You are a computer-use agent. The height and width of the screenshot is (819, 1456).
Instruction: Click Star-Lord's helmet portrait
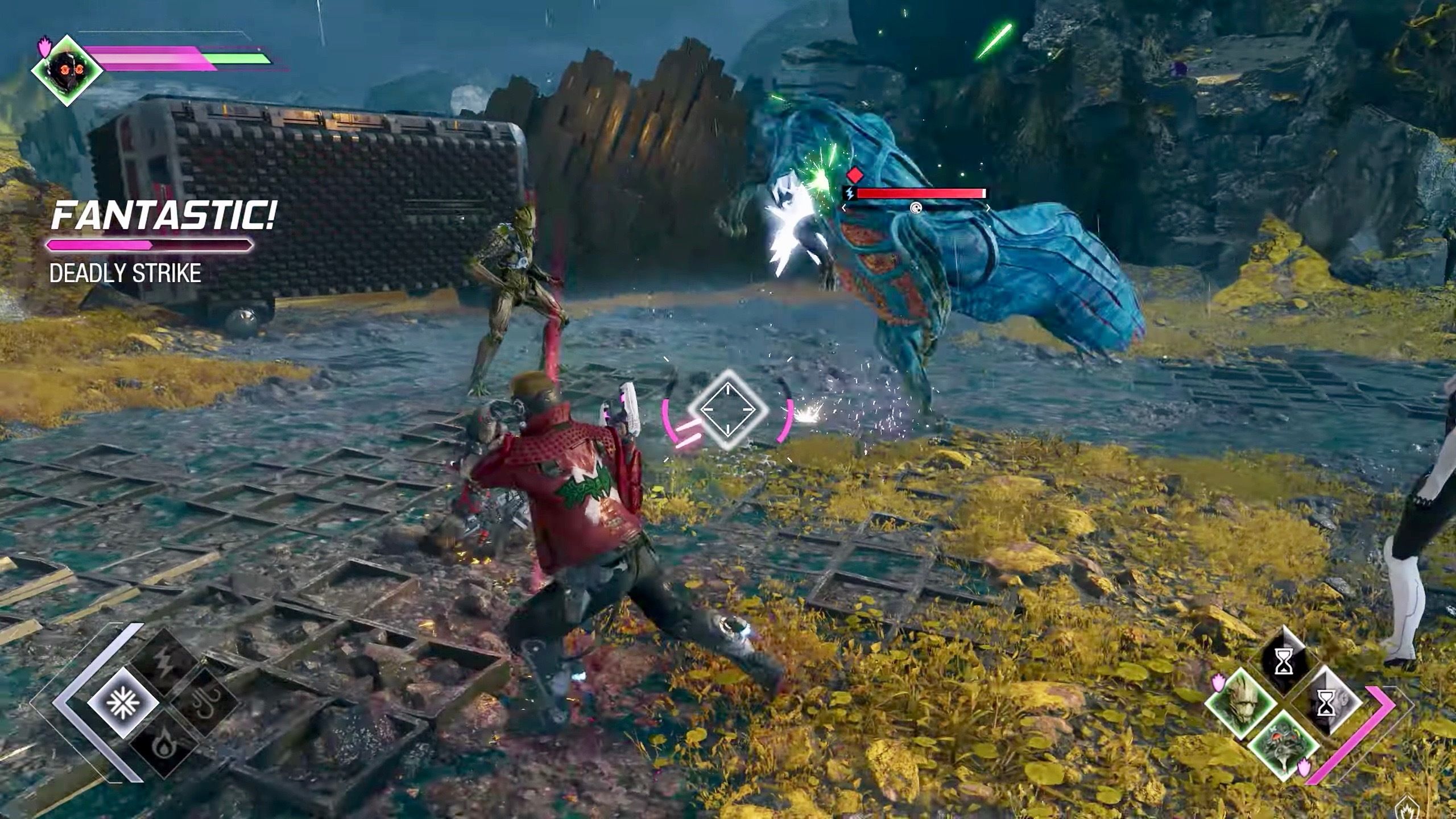pos(67,71)
